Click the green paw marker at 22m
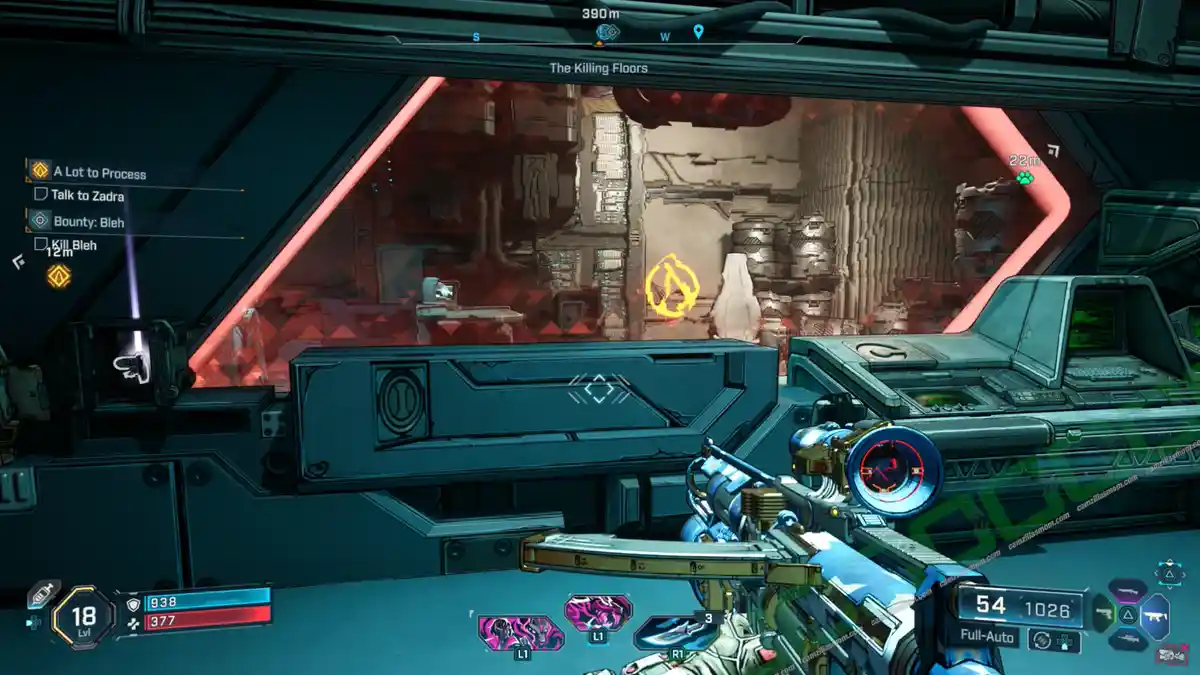Viewport: 1200px width, 675px height. (1024, 178)
